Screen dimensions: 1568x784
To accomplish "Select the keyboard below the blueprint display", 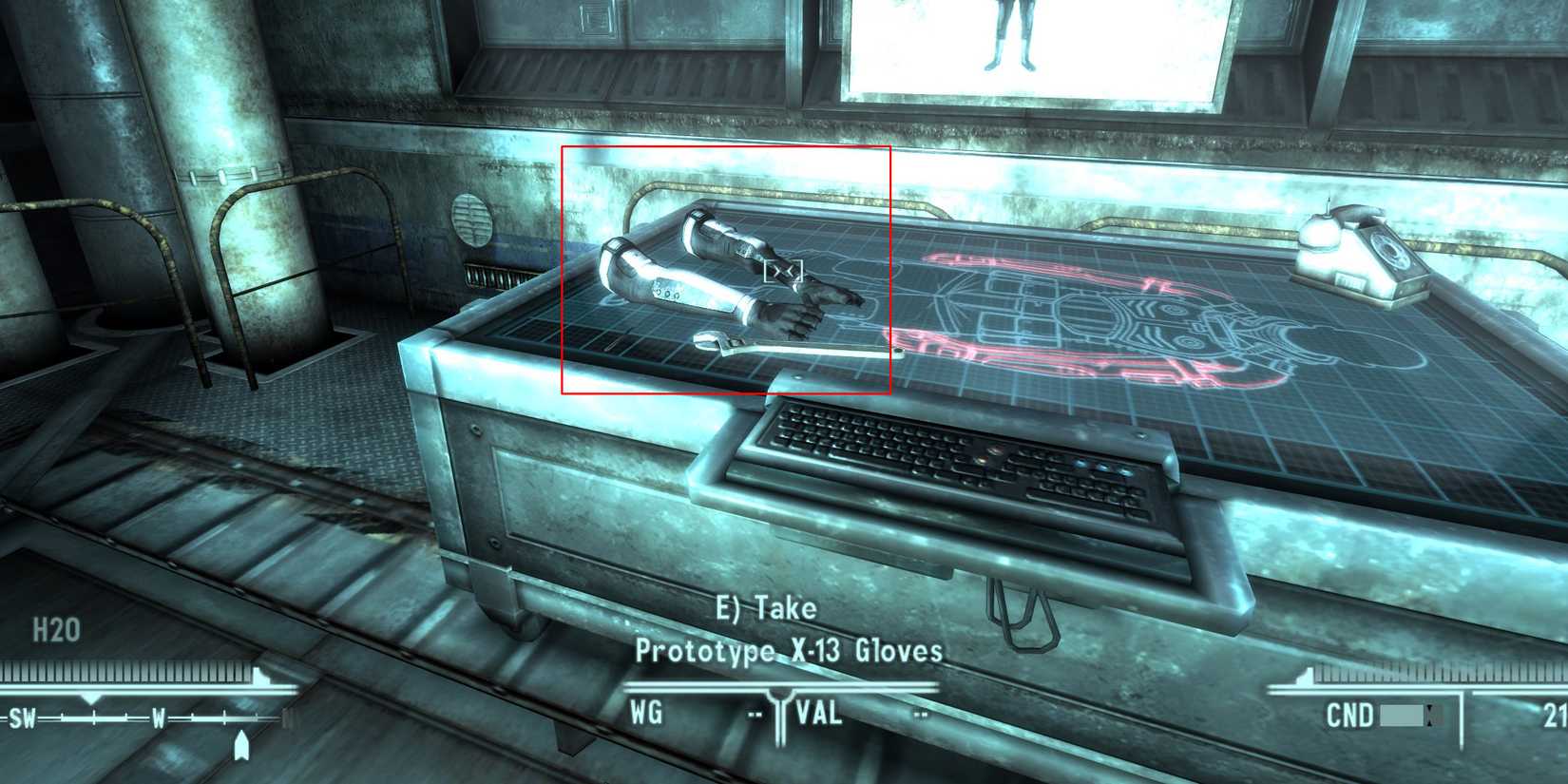I will coord(950,456).
